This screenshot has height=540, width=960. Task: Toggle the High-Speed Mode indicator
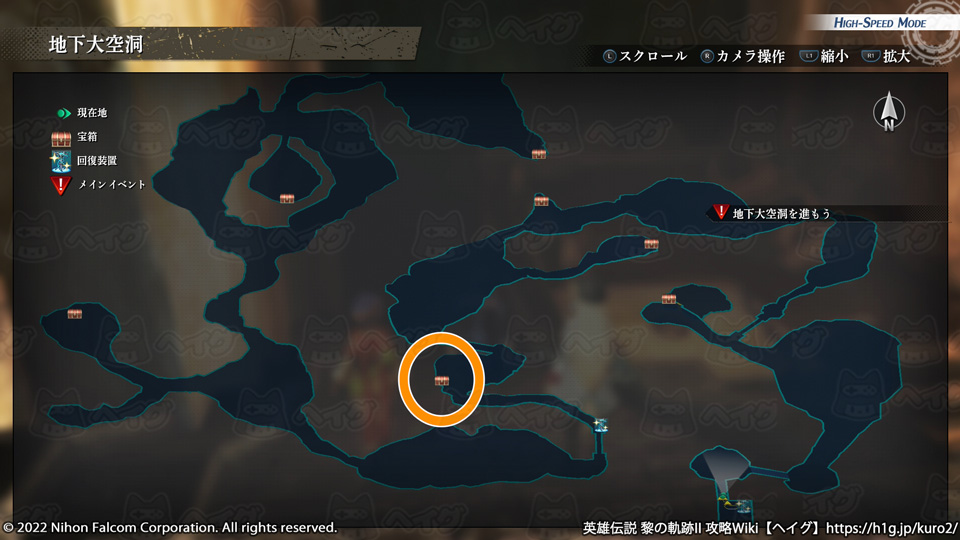click(x=880, y=23)
